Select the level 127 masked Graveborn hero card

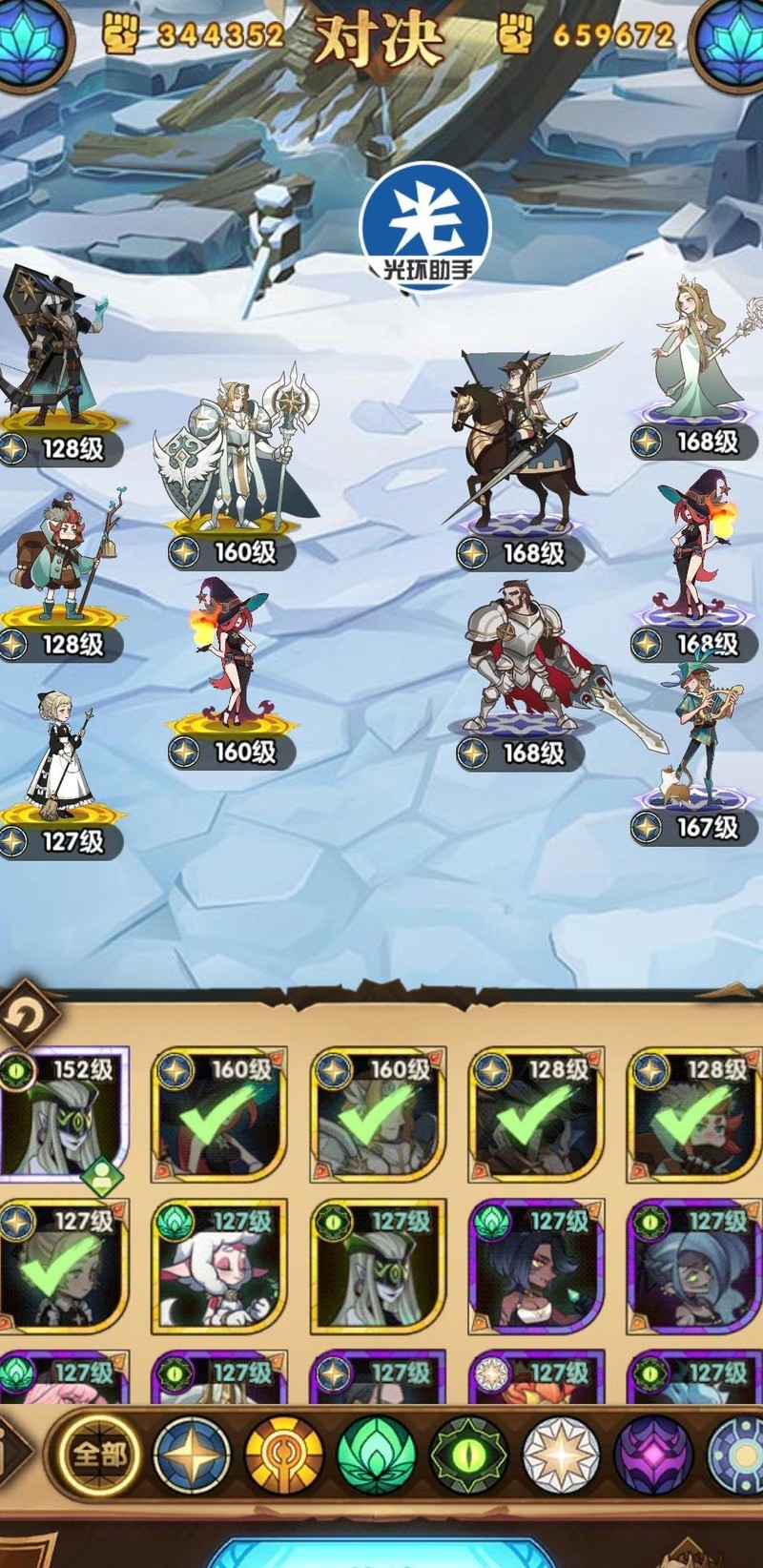(379, 1267)
